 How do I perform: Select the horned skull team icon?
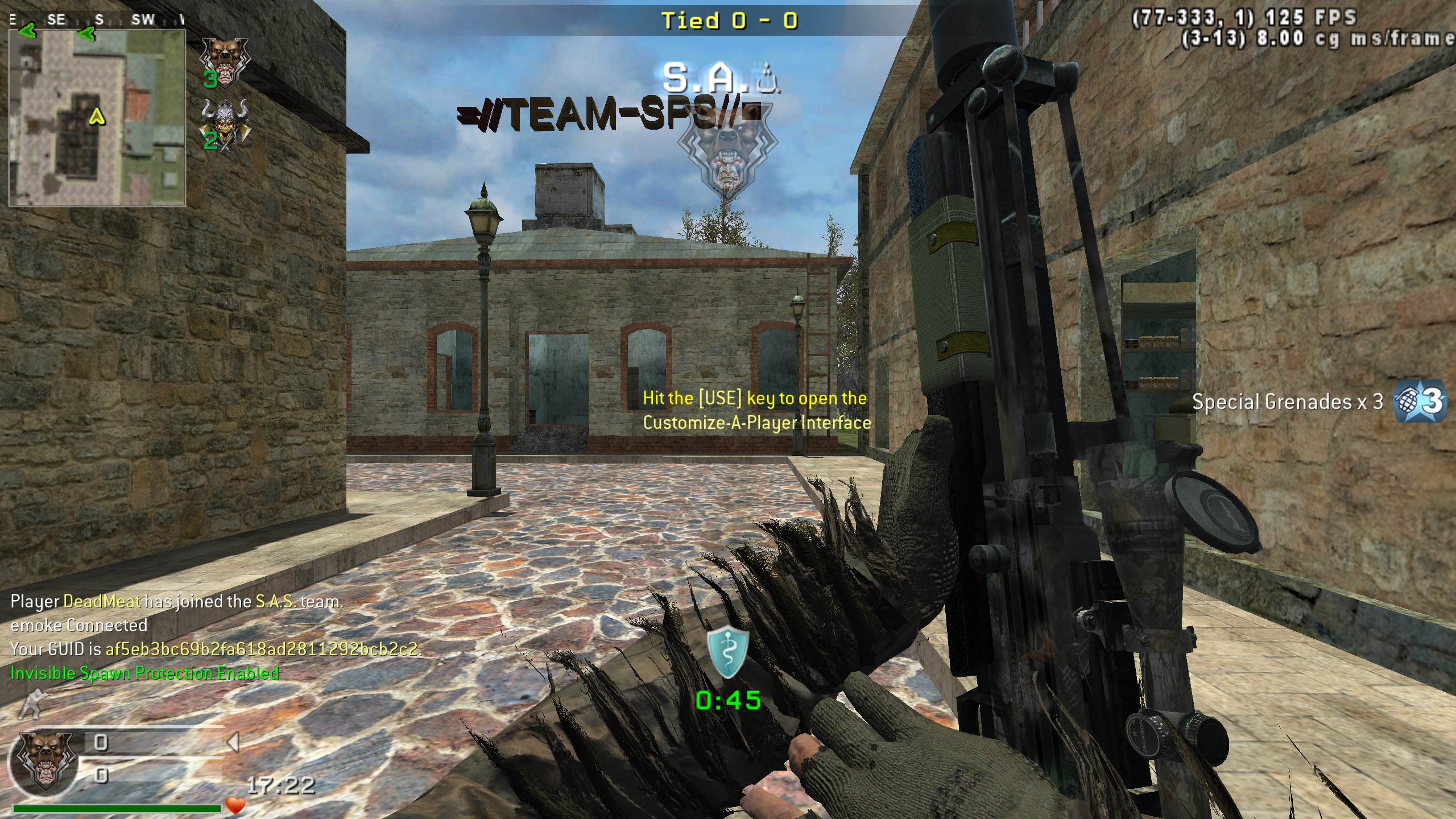226,125
